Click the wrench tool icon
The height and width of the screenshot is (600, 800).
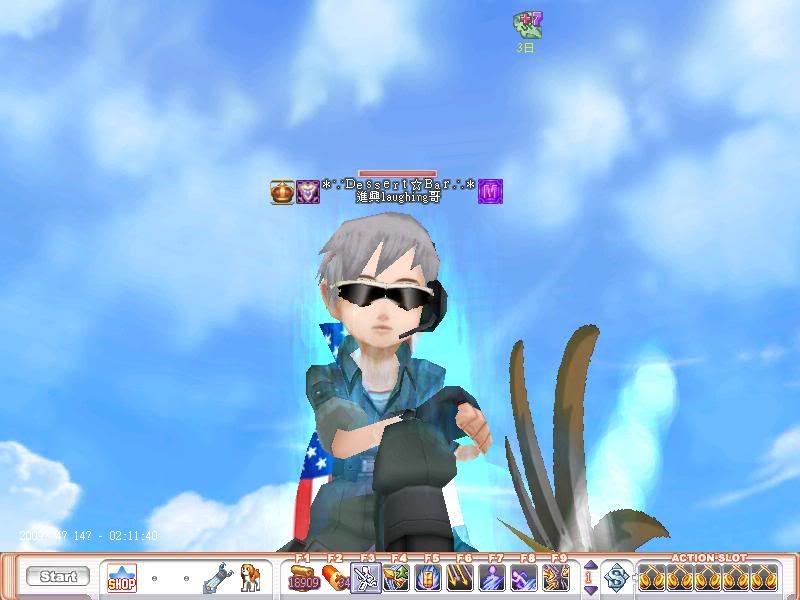[x=217, y=577]
